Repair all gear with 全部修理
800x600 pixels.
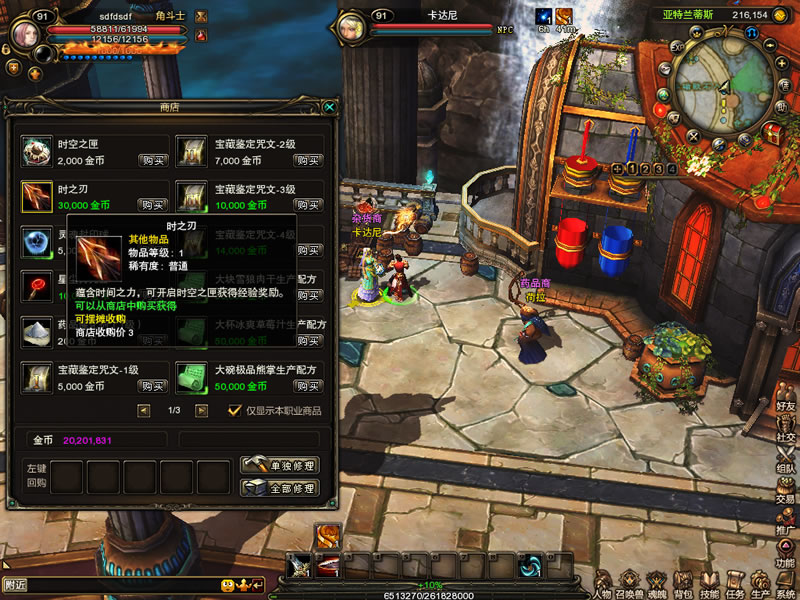[x=280, y=488]
